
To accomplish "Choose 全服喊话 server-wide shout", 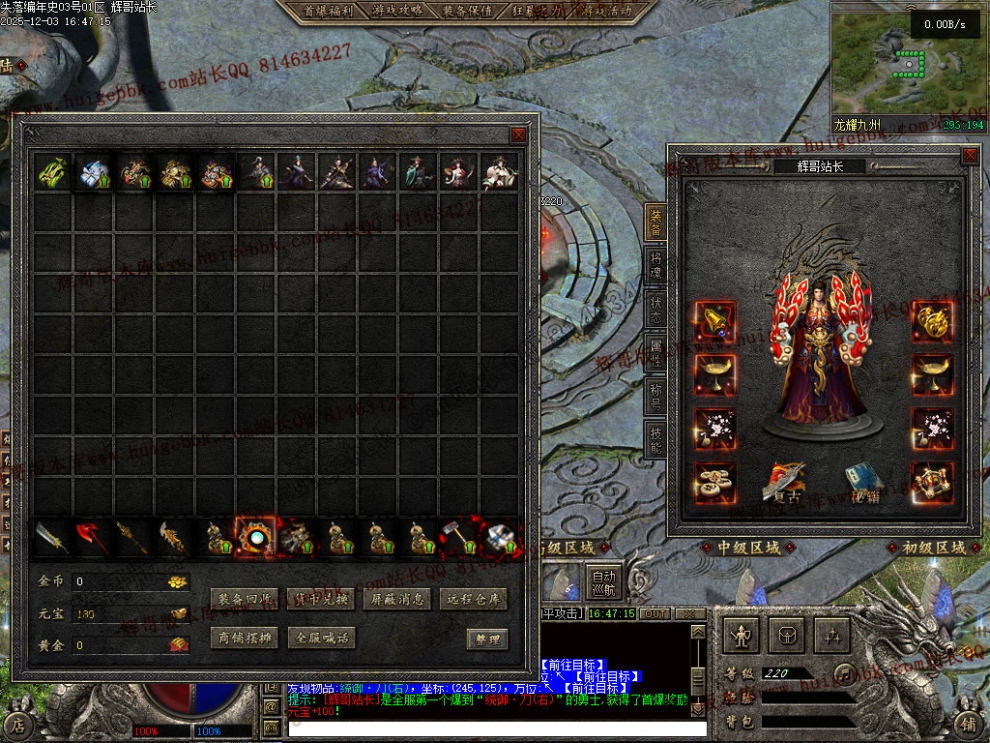I will (319, 637).
